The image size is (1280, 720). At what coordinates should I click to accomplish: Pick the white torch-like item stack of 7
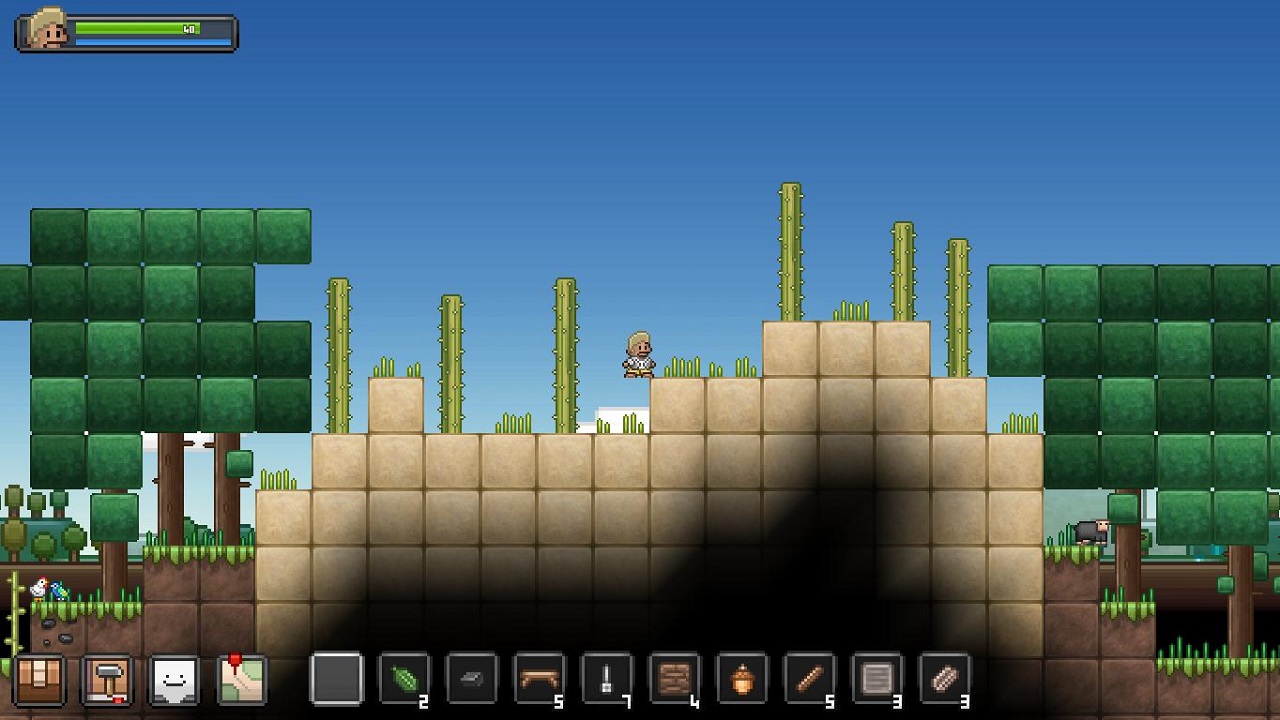(x=607, y=680)
